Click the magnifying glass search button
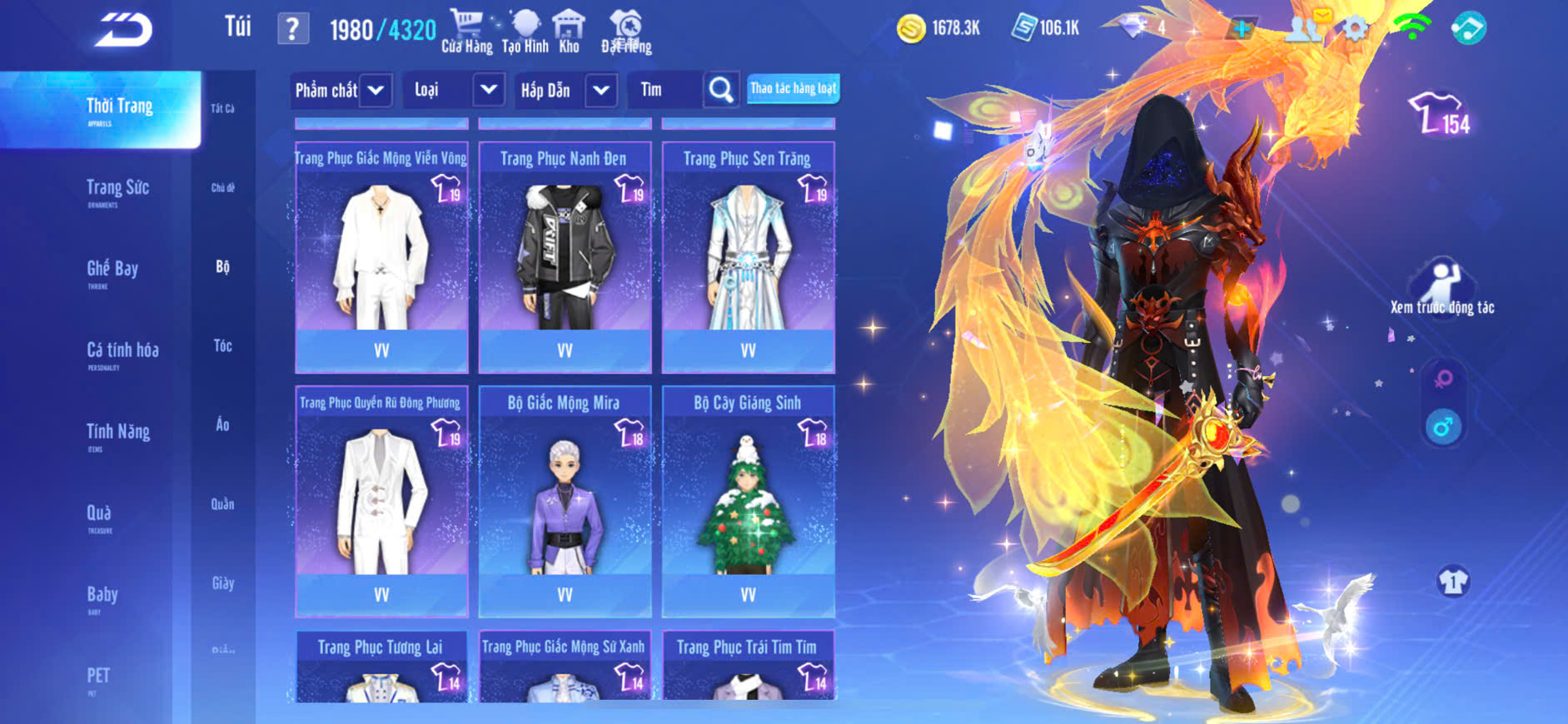1568x724 pixels. pyautogui.click(x=720, y=90)
